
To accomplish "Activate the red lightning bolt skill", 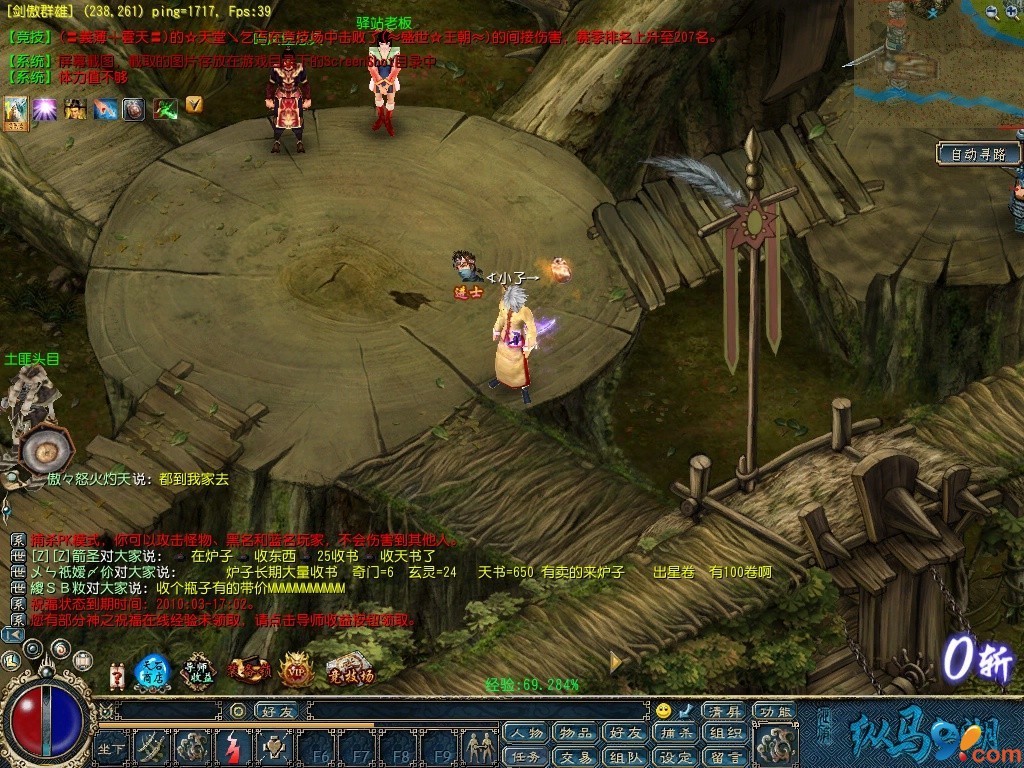I will pyautogui.click(x=233, y=746).
